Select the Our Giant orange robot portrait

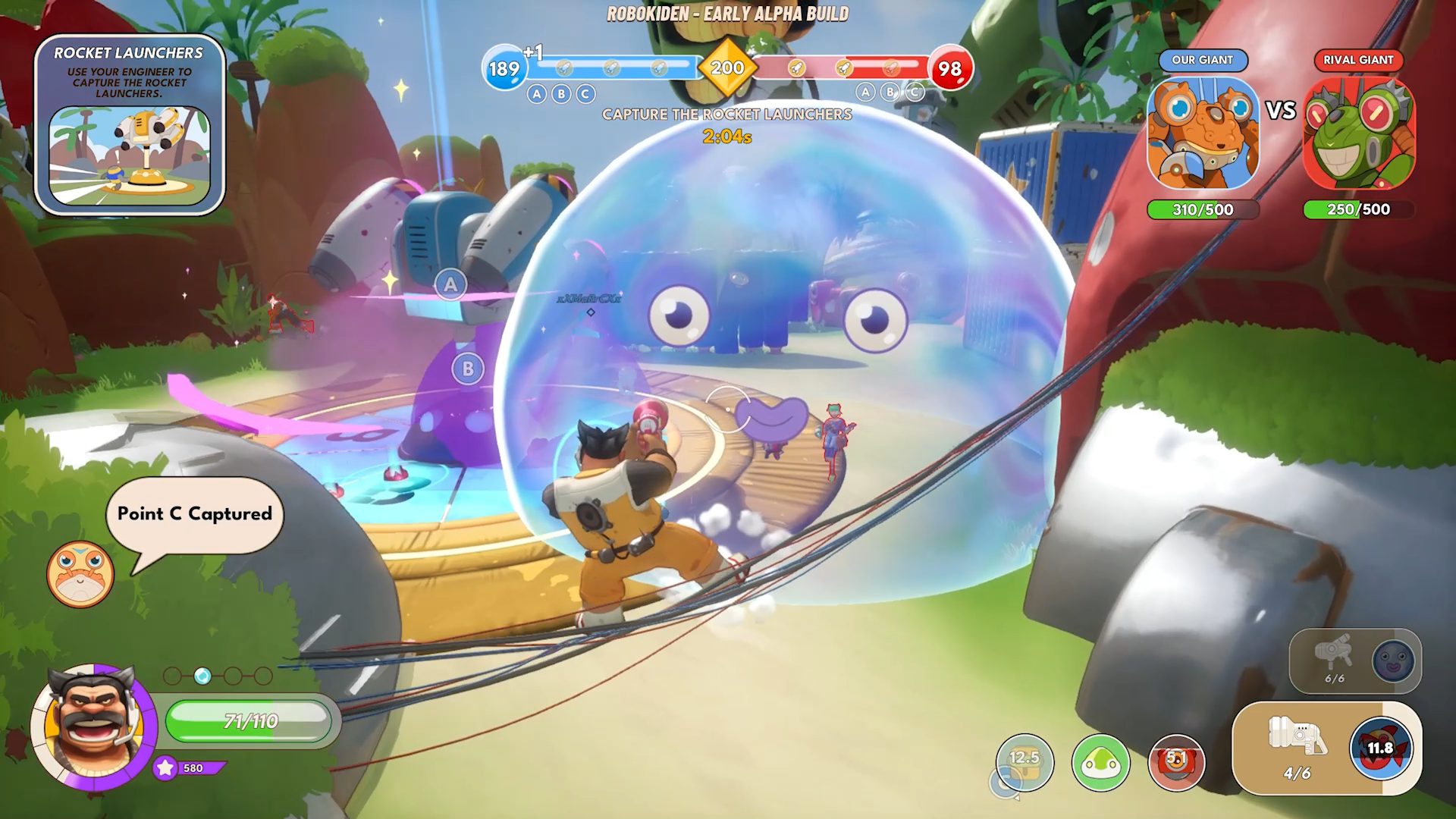pos(1203,133)
